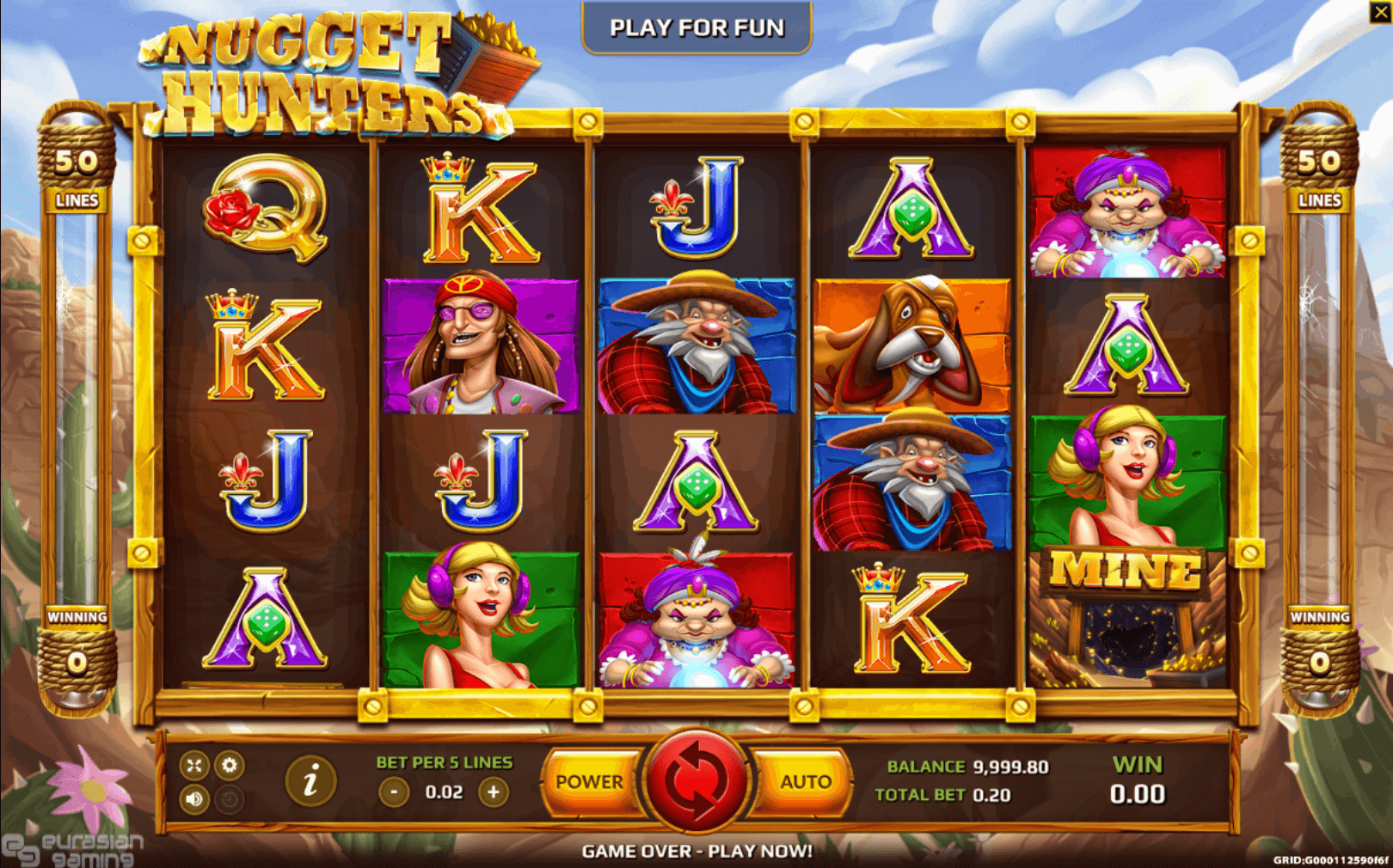The width and height of the screenshot is (1393, 868).
Task: Increase the bet per 5 lines
Action: click(x=494, y=792)
